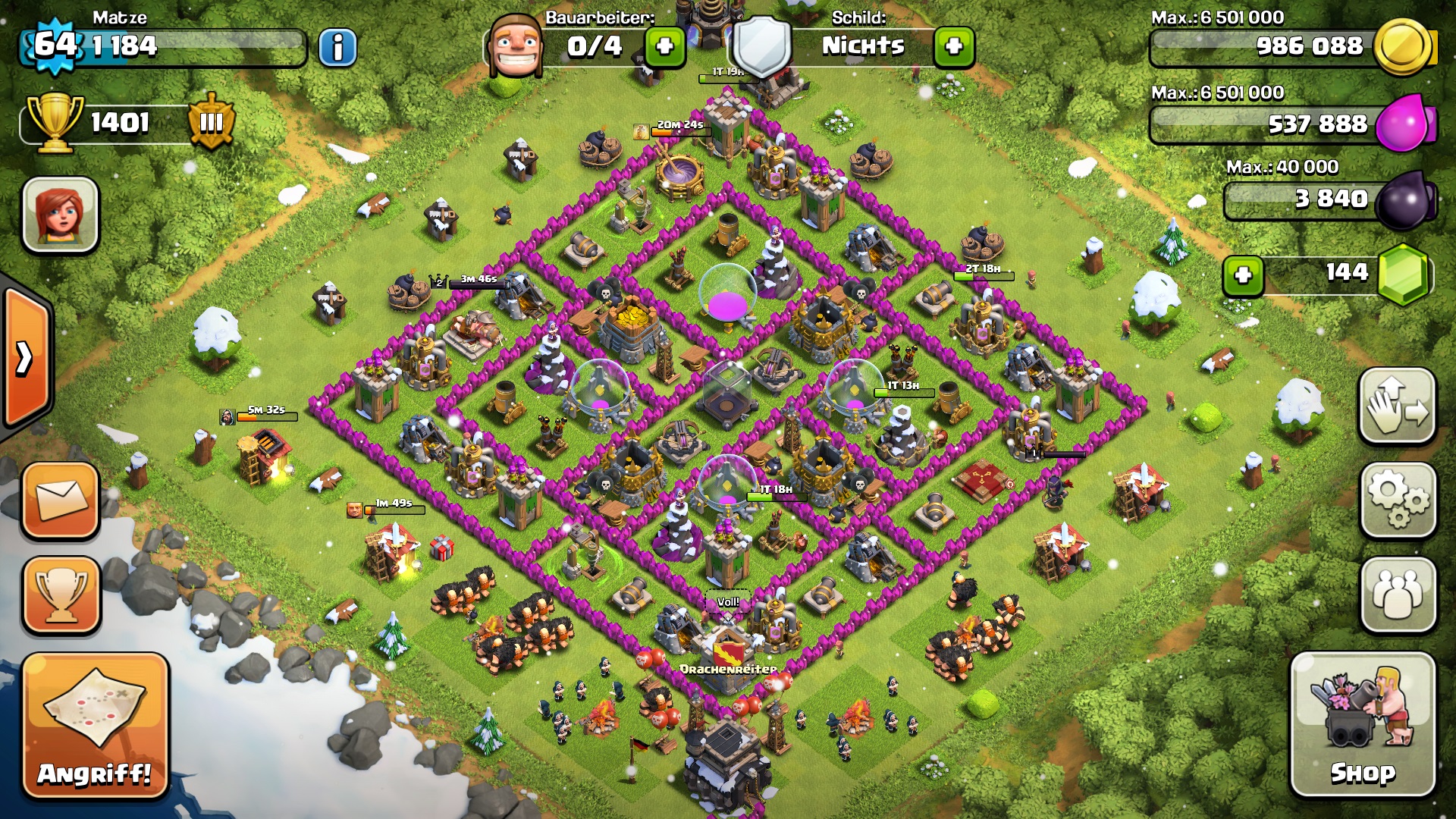Activate the village layout editor hand icon
Viewport: 1456px width, 819px height.
(1398, 406)
